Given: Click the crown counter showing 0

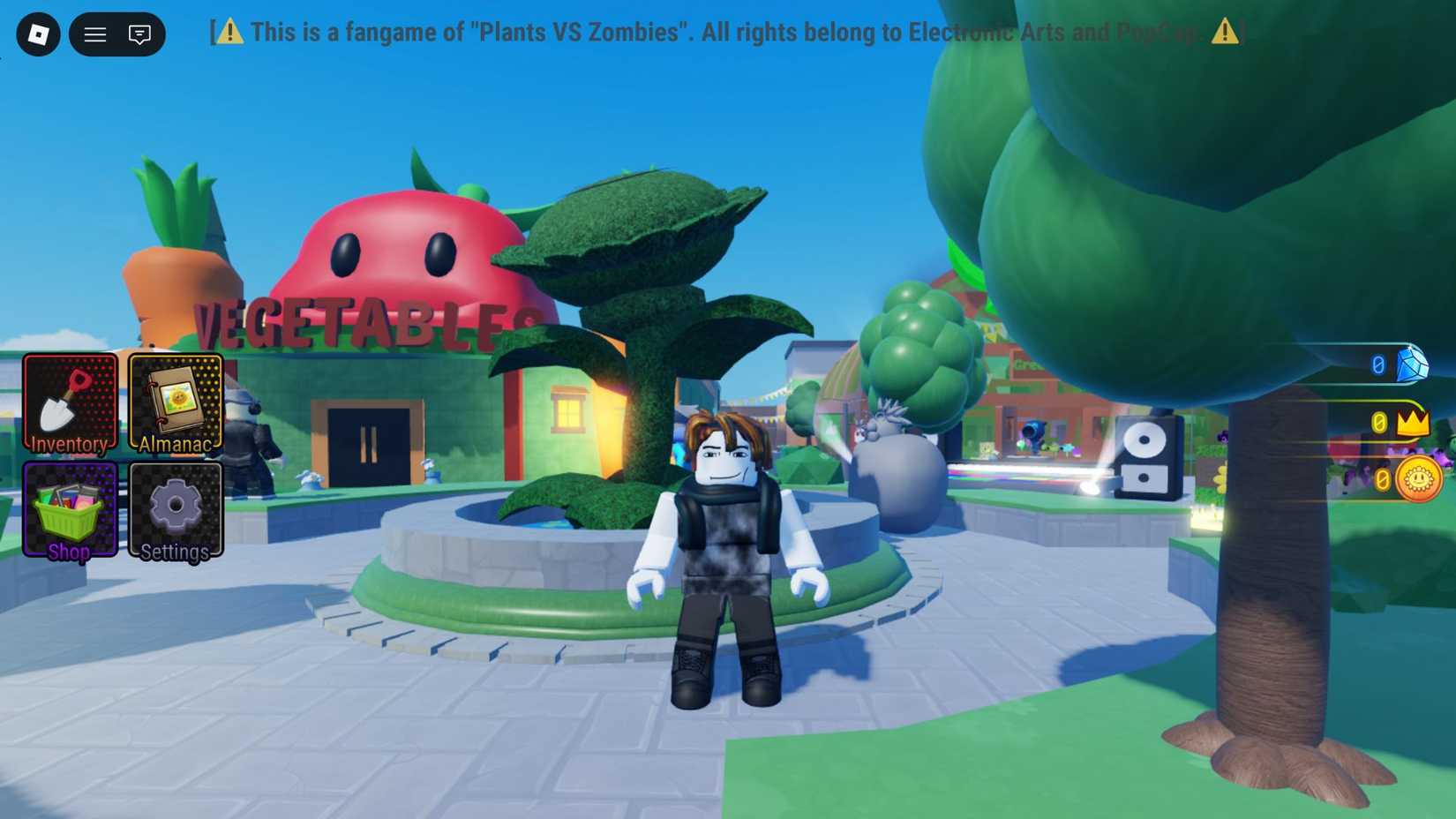Looking at the screenshot, I should pyautogui.click(x=1379, y=423).
